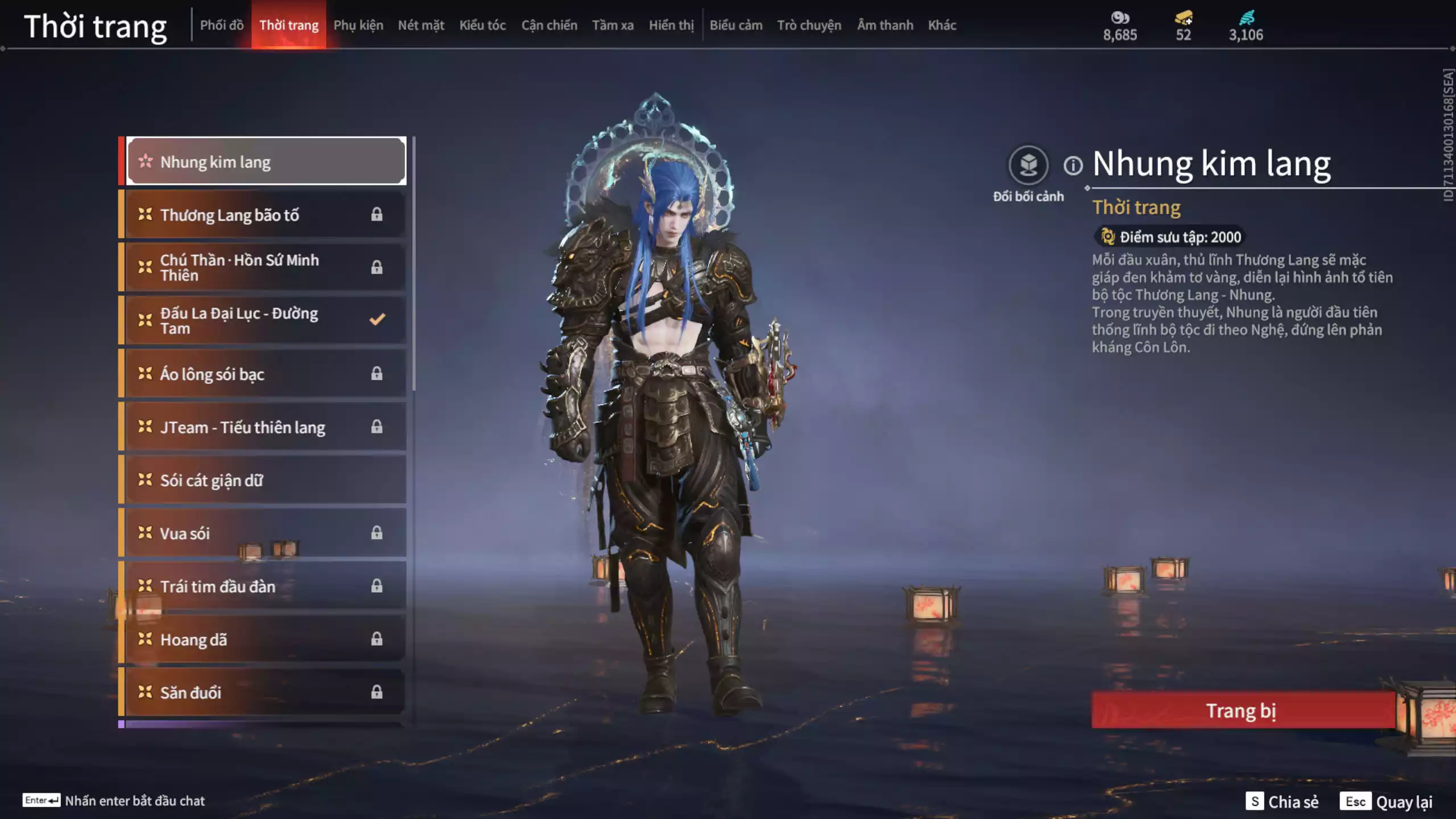Choose the Vua sói outfit row

pos(265,533)
